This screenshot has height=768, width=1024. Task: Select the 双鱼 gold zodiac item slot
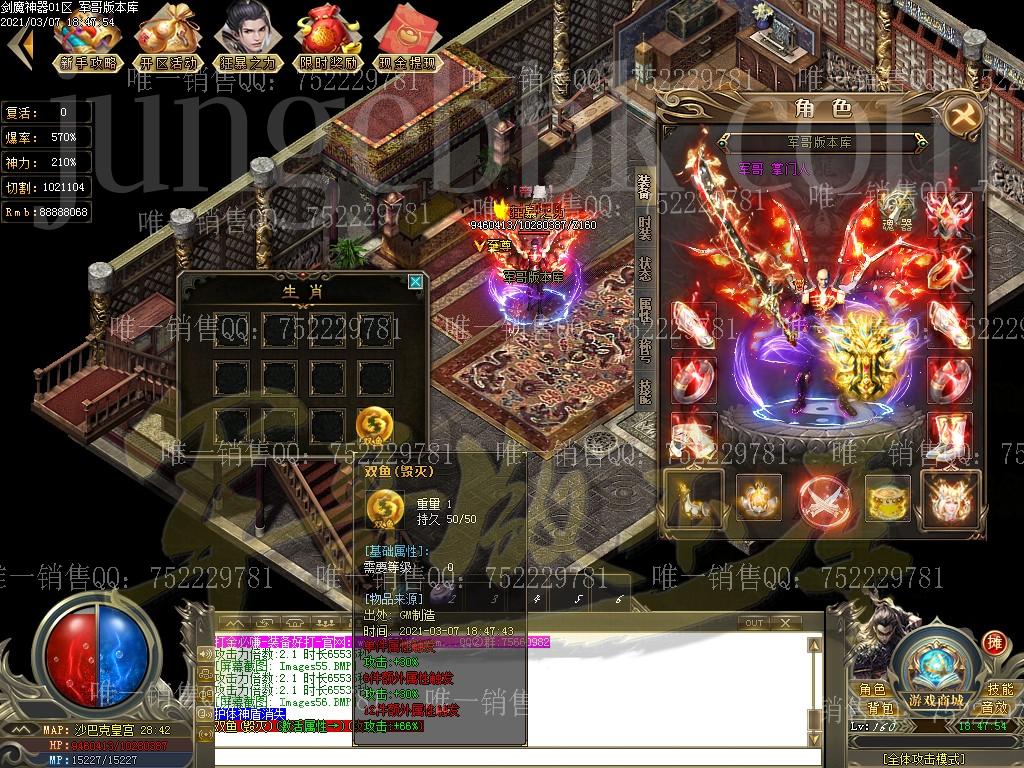coord(375,423)
